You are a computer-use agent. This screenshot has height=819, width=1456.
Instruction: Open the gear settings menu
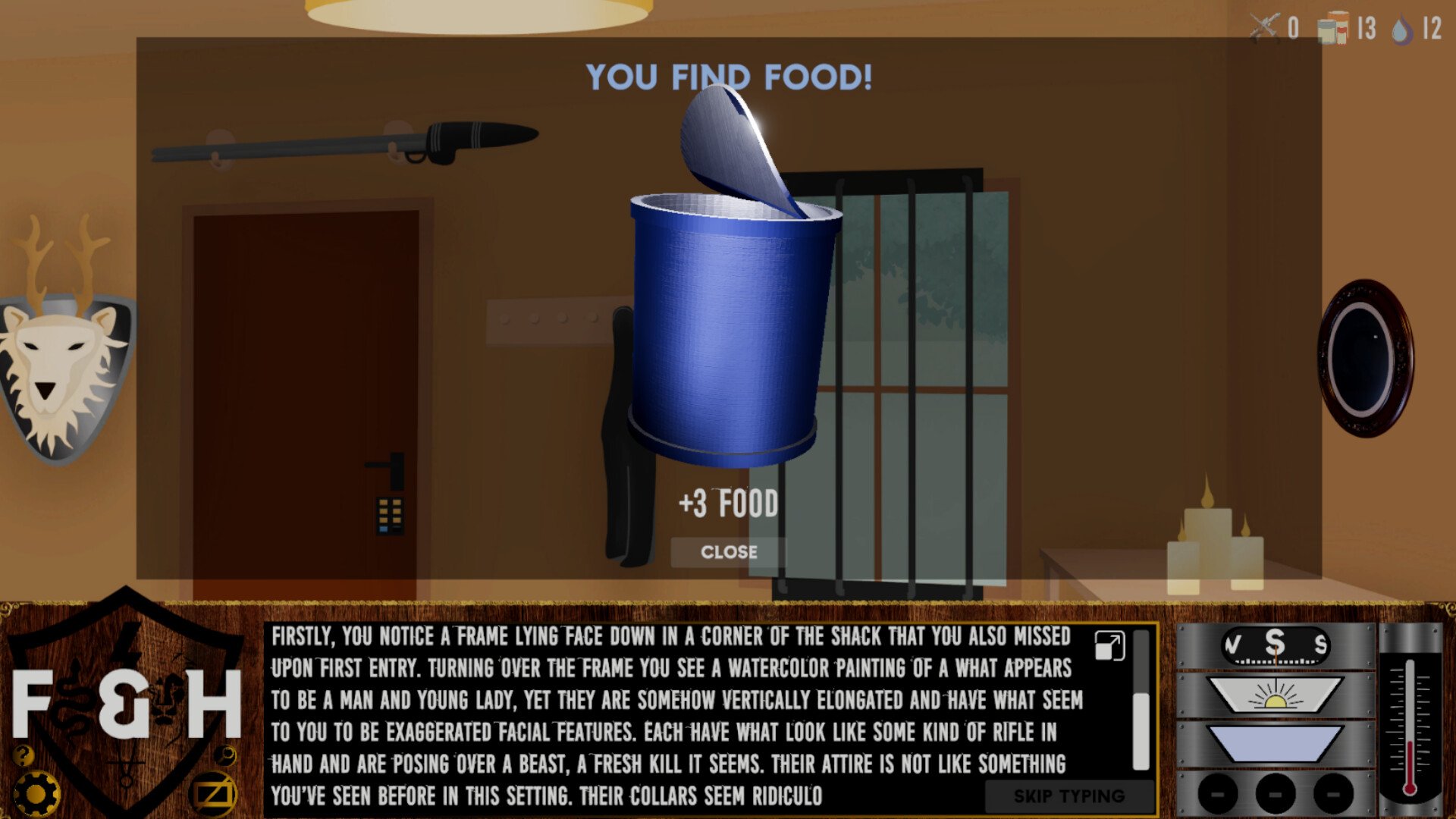pos(36,794)
